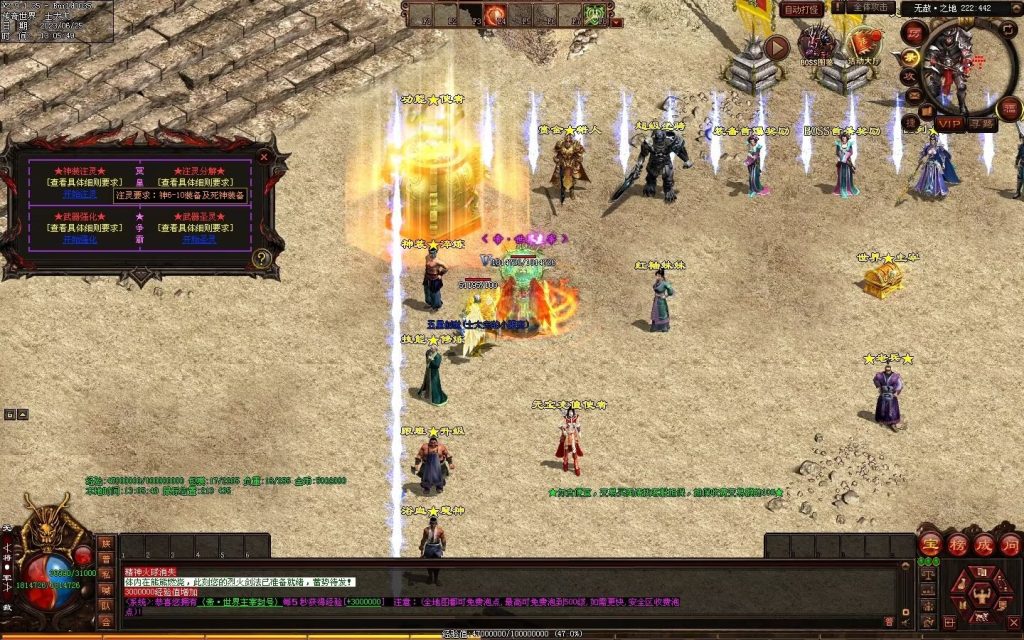The height and width of the screenshot is (640, 1024).
Task: Toggle the 自动打怪 auto-fight button
Action: (802, 9)
